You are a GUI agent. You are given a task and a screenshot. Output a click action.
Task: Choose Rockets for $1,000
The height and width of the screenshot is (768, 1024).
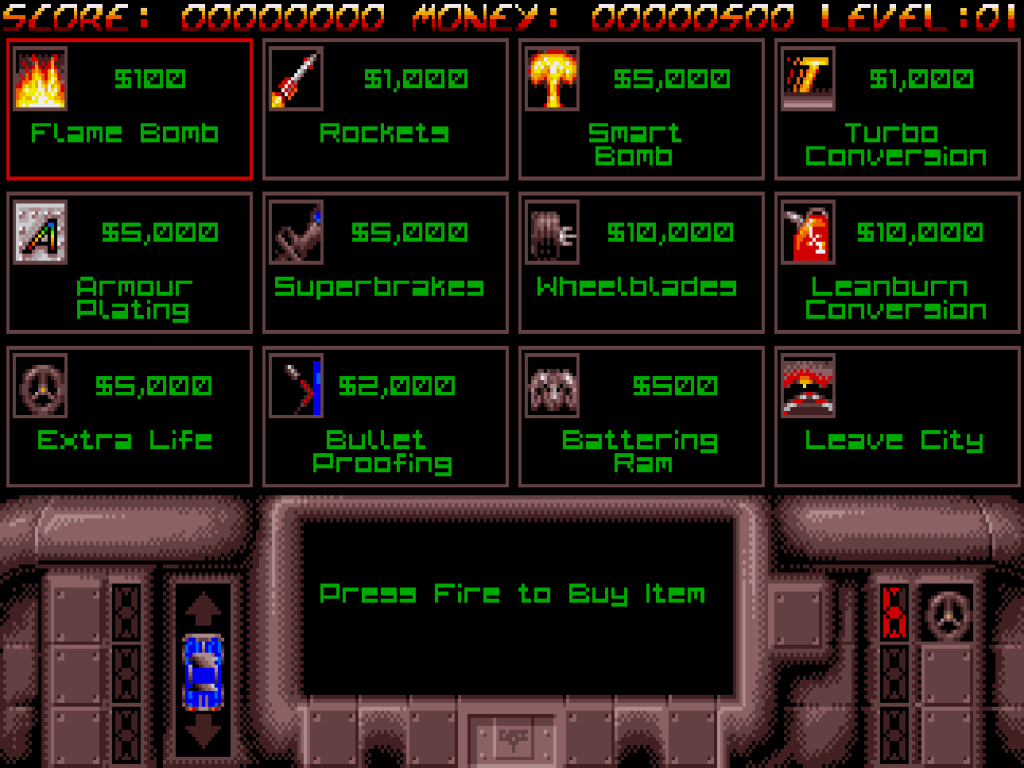pyautogui.click(x=385, y=109)
